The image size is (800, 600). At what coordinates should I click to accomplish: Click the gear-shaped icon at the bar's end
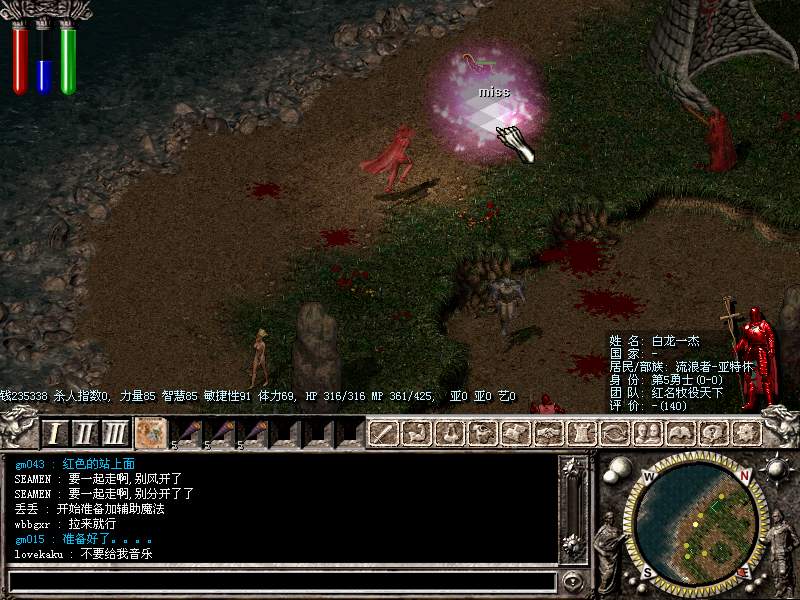(745, 433)
